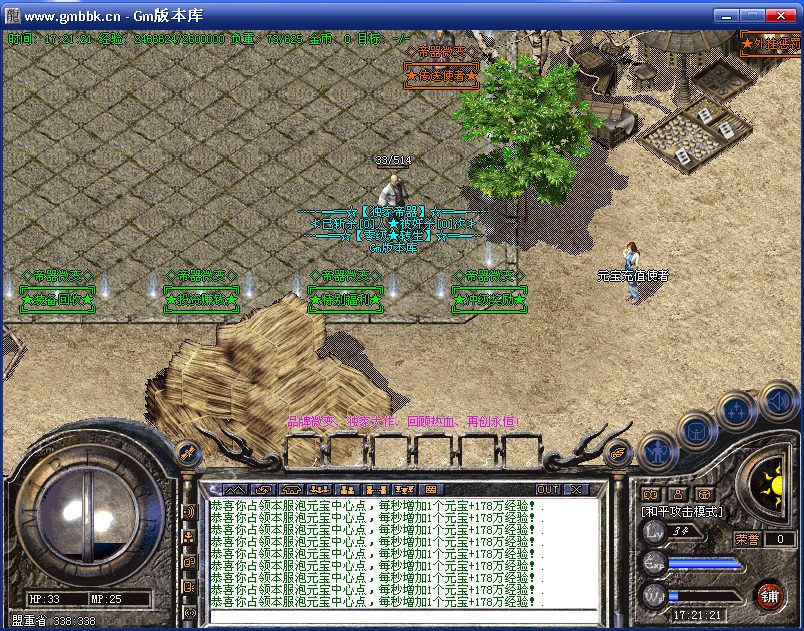The width and height of the screenshot is (804, 631).
Task: Close the chat panel with the X button
Action: (576, 490)
